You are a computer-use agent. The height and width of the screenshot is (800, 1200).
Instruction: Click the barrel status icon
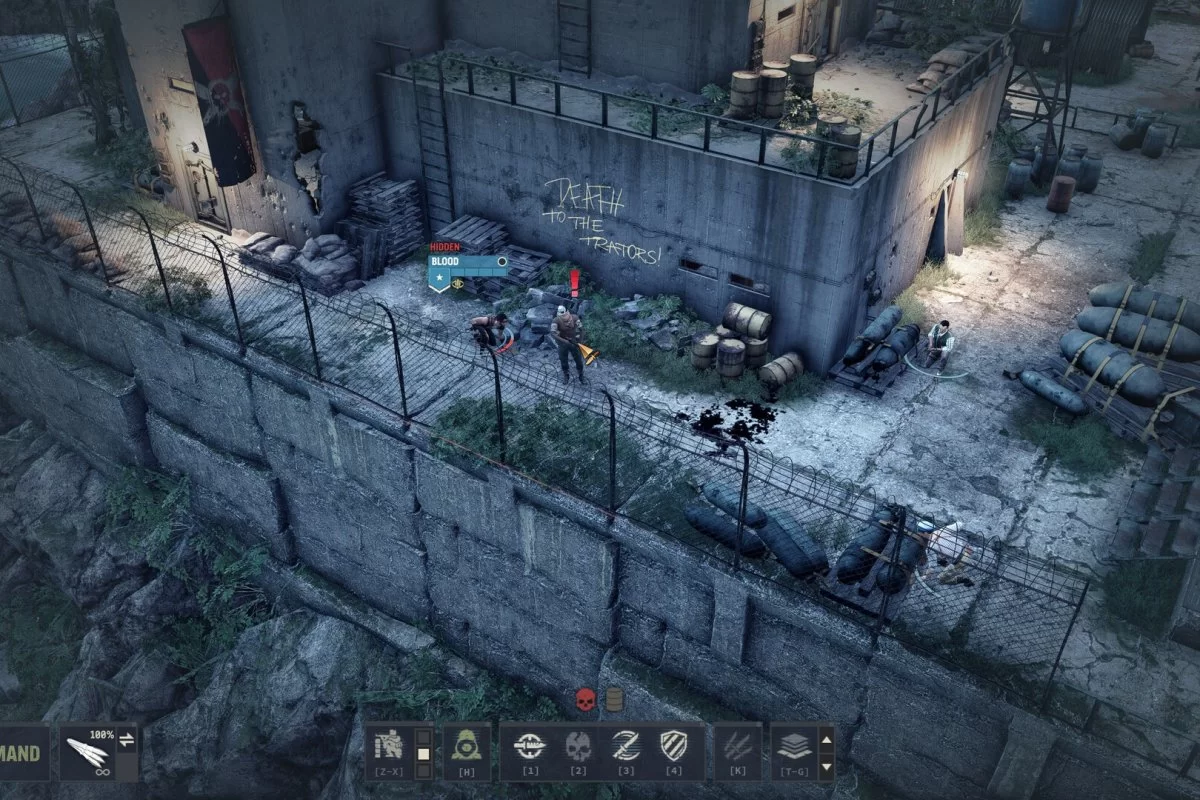tap(614, 700)
